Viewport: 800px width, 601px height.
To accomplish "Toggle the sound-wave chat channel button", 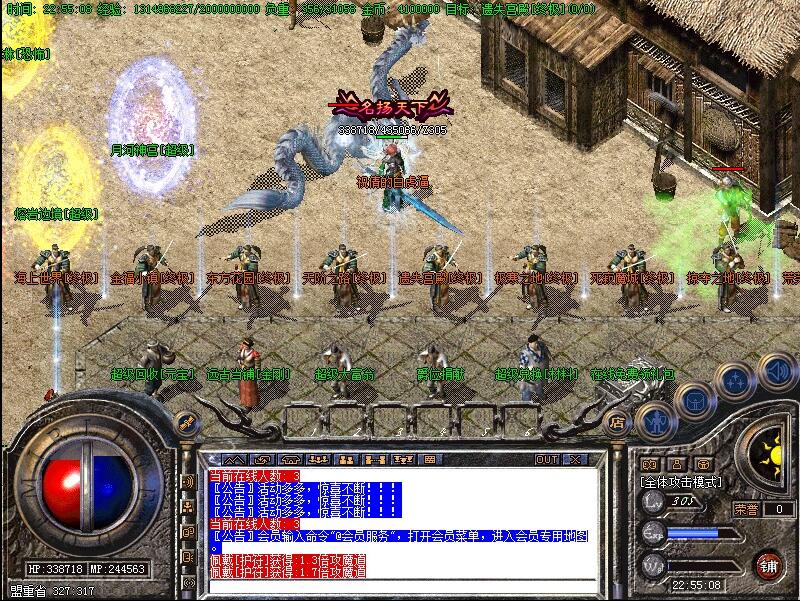I will pyautogui.click(x=188, y=481).
